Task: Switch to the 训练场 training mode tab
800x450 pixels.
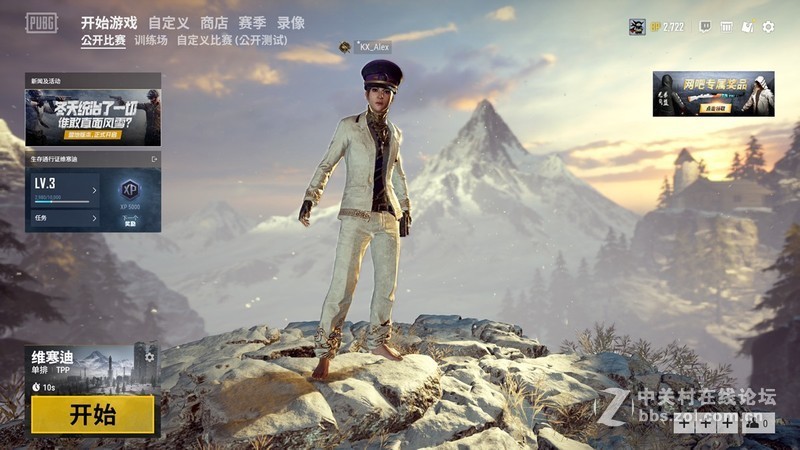Action: coord(151,41)
